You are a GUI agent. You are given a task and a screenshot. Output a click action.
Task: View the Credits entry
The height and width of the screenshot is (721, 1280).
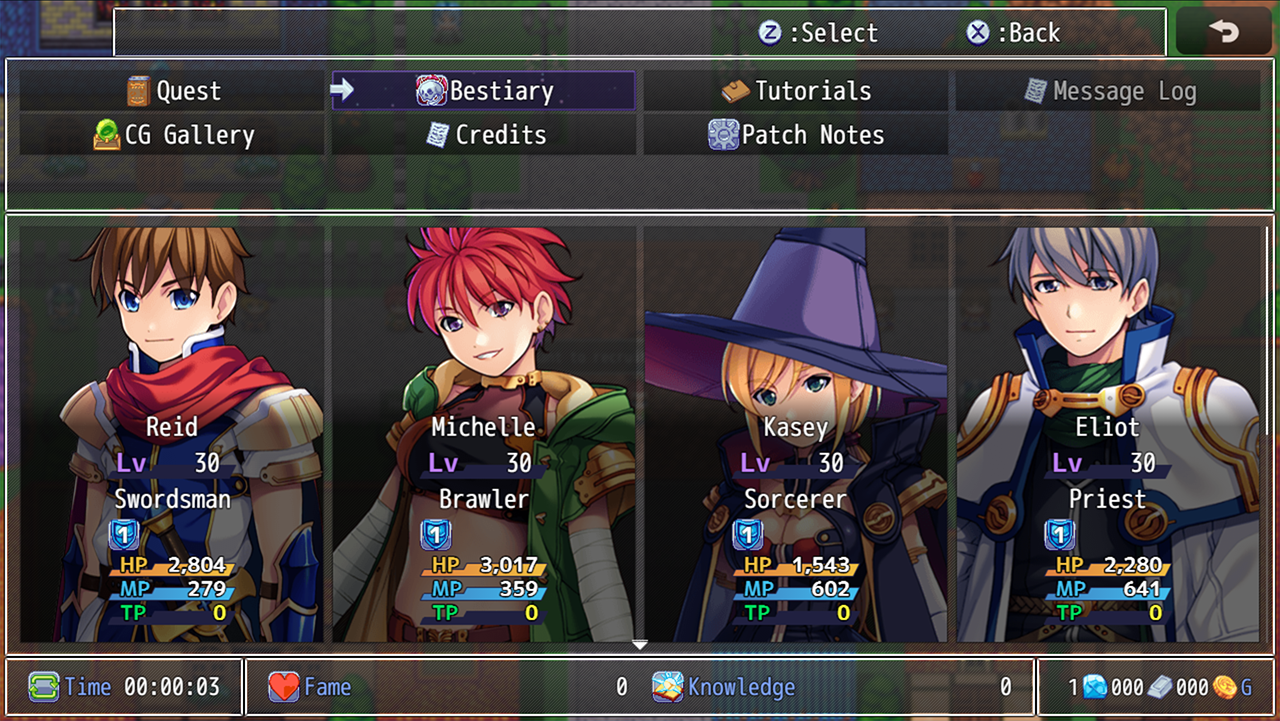tap(484, 135)
